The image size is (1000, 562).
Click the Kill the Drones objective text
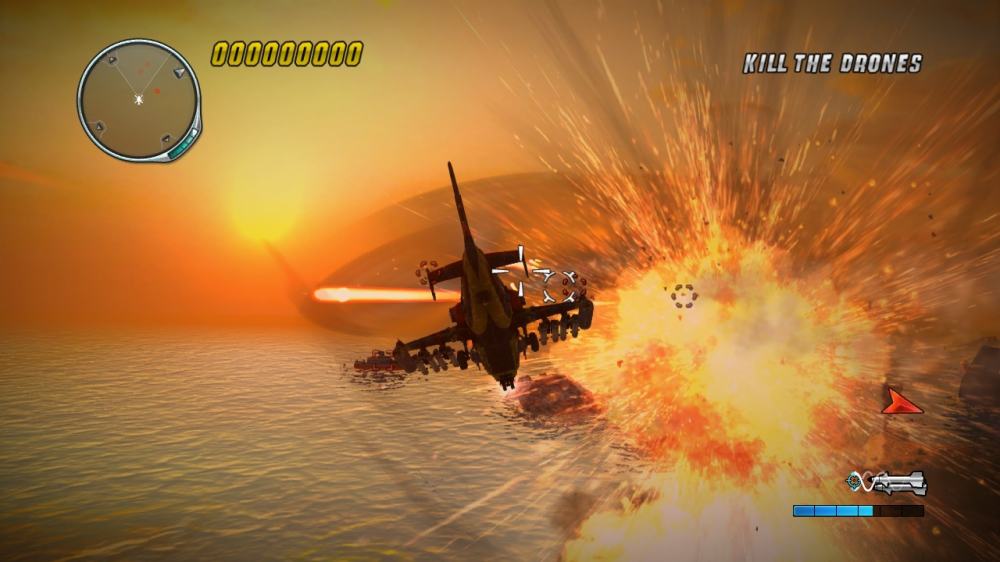[x=832, y=64]
